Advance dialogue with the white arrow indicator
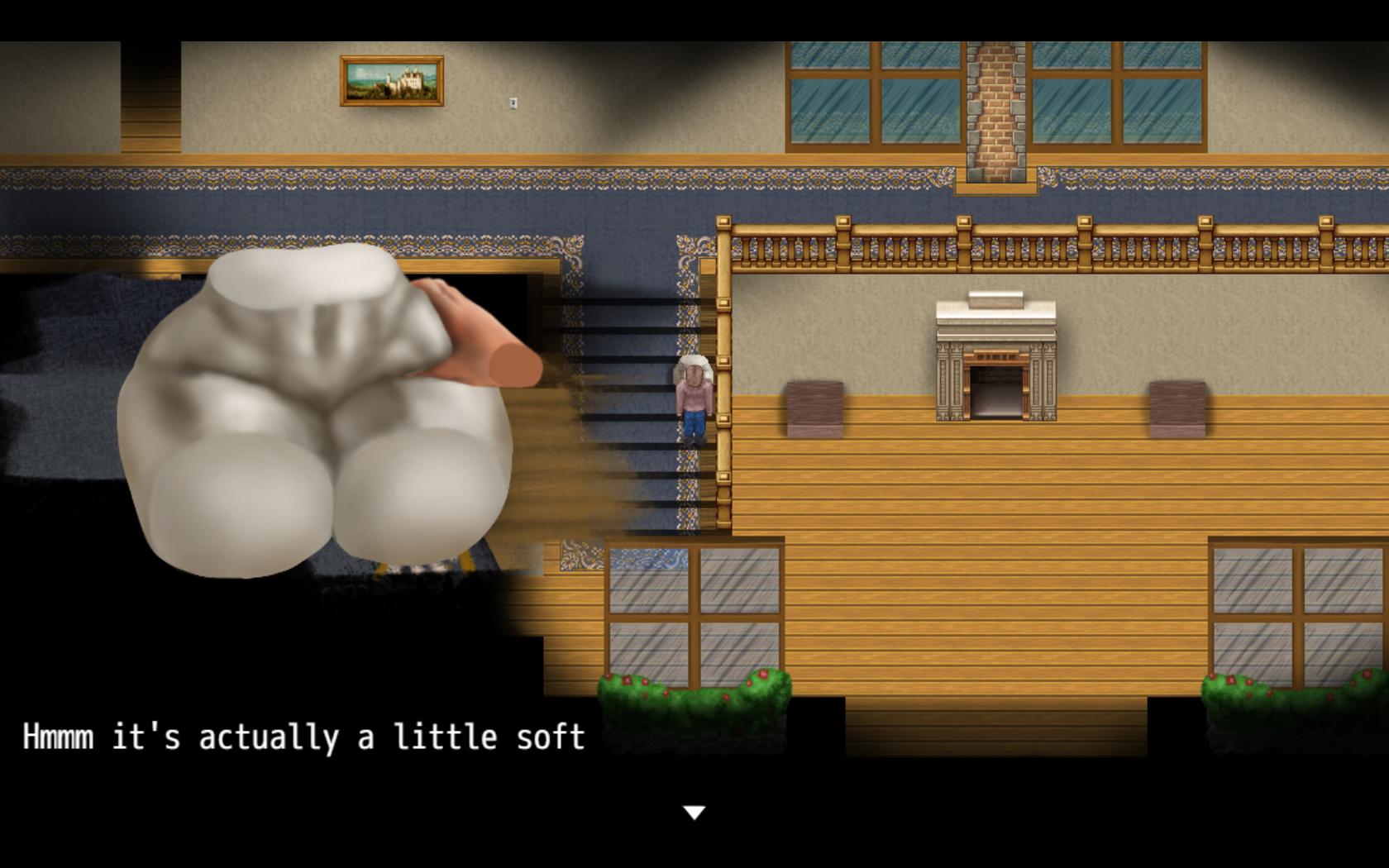Image resolution: width=1389 pixels, height=868 pixels. pos(694,813)
